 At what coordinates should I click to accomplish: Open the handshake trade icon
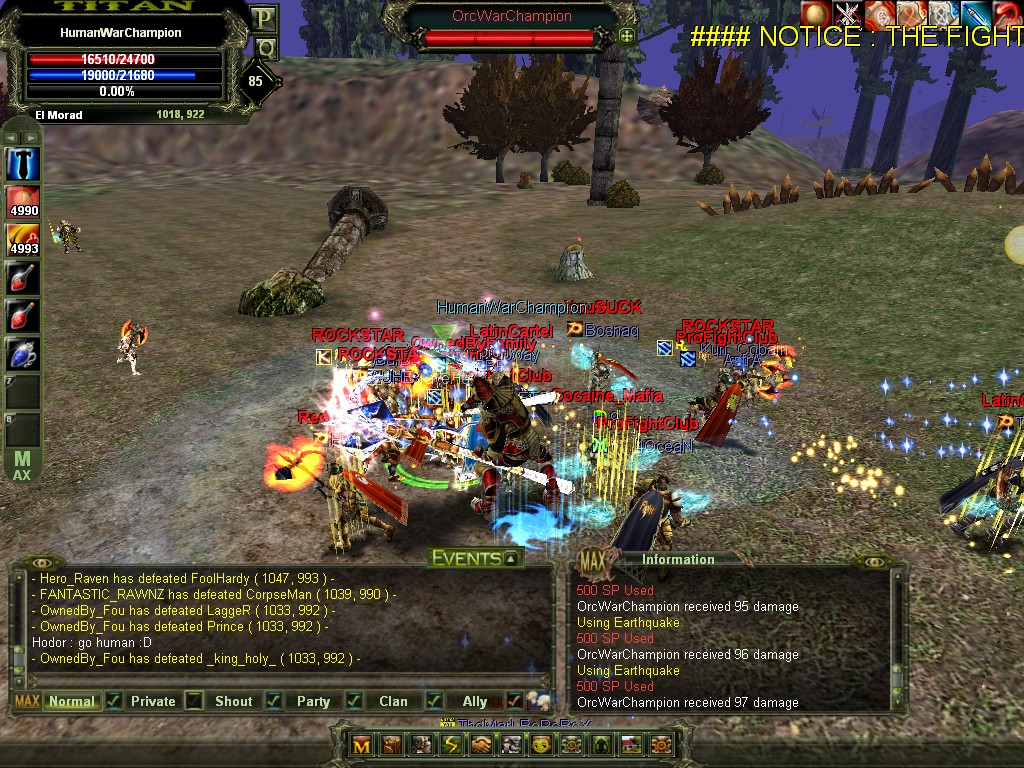483,745
